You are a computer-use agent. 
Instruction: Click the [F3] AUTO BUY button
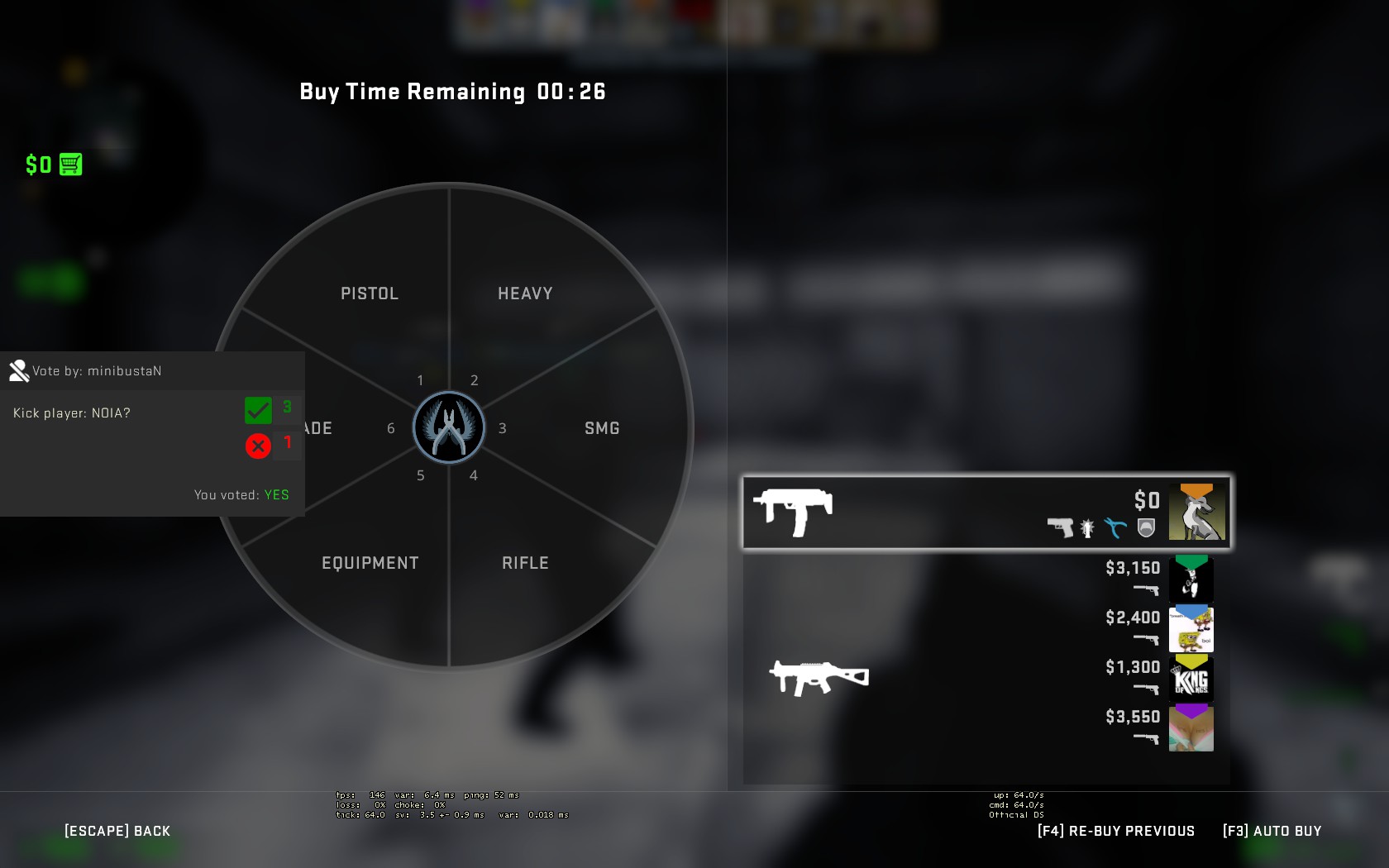(1272, 830)
